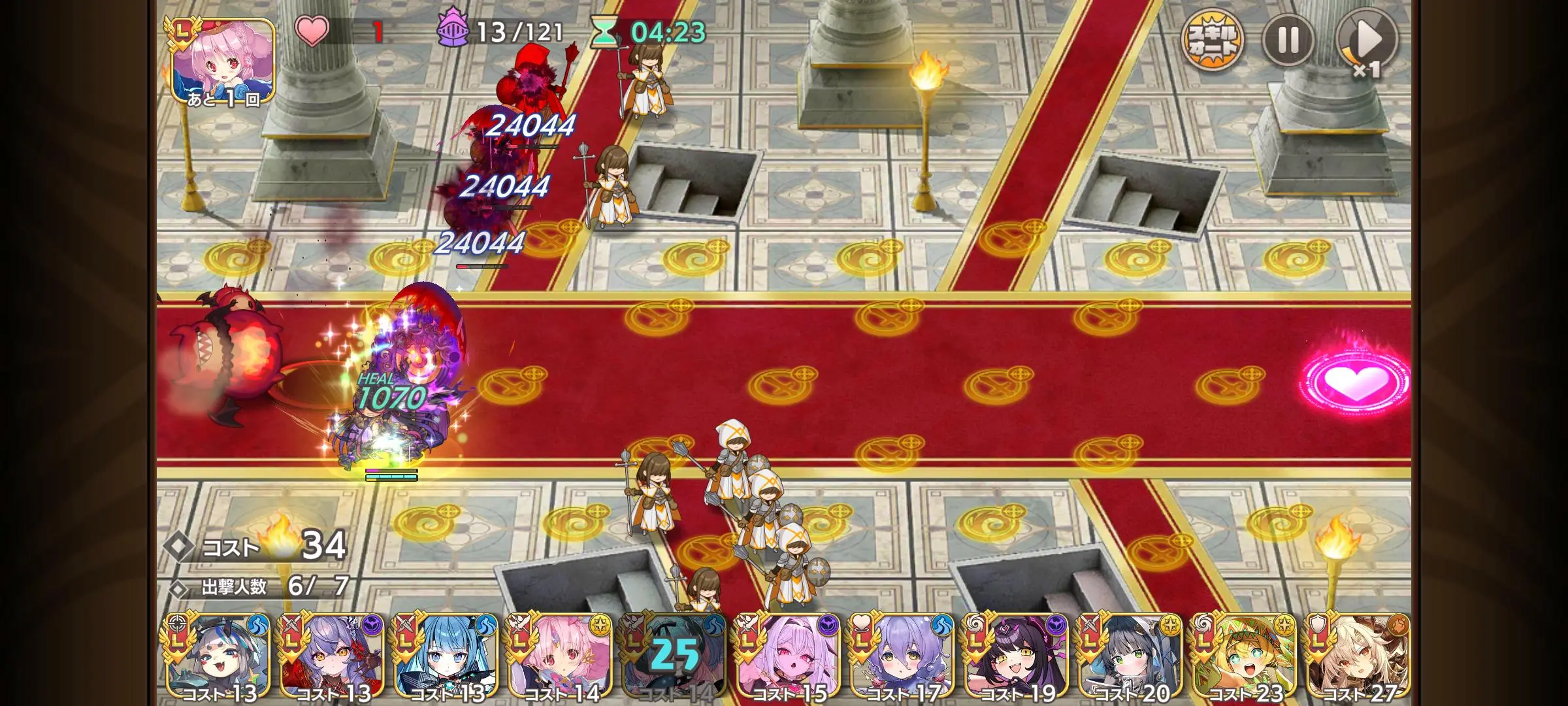This screenshot has width=1568, height=706.
Task: Deploy the cost 27 cream-haired shield unit
Action: 1358,657
